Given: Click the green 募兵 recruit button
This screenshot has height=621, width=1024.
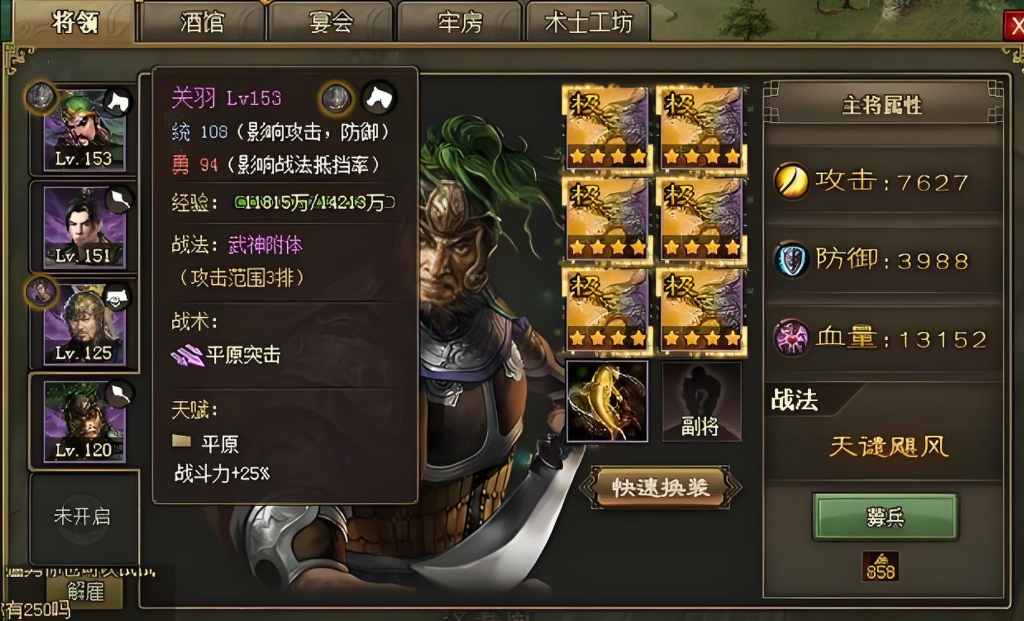Looking at the screenshot, I should 885,517.
